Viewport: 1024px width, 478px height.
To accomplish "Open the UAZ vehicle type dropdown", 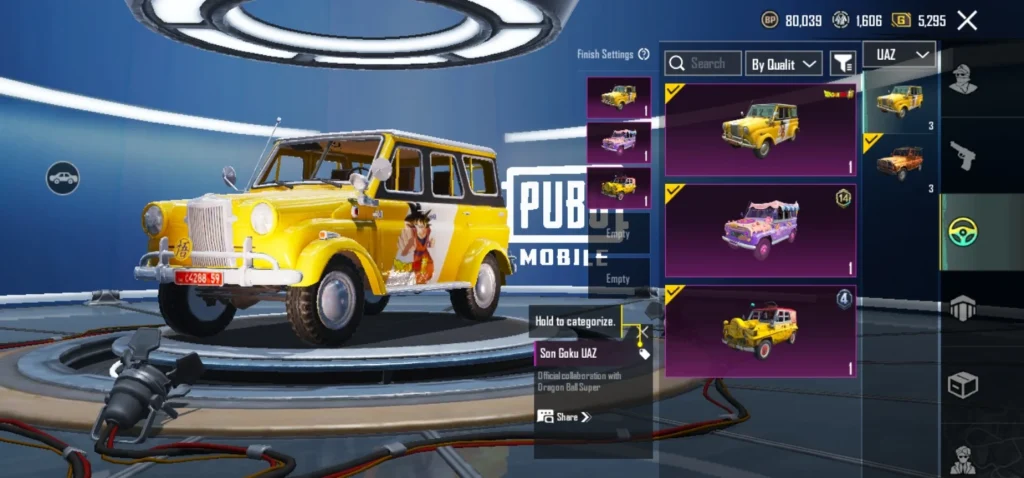I will (902, 54).
